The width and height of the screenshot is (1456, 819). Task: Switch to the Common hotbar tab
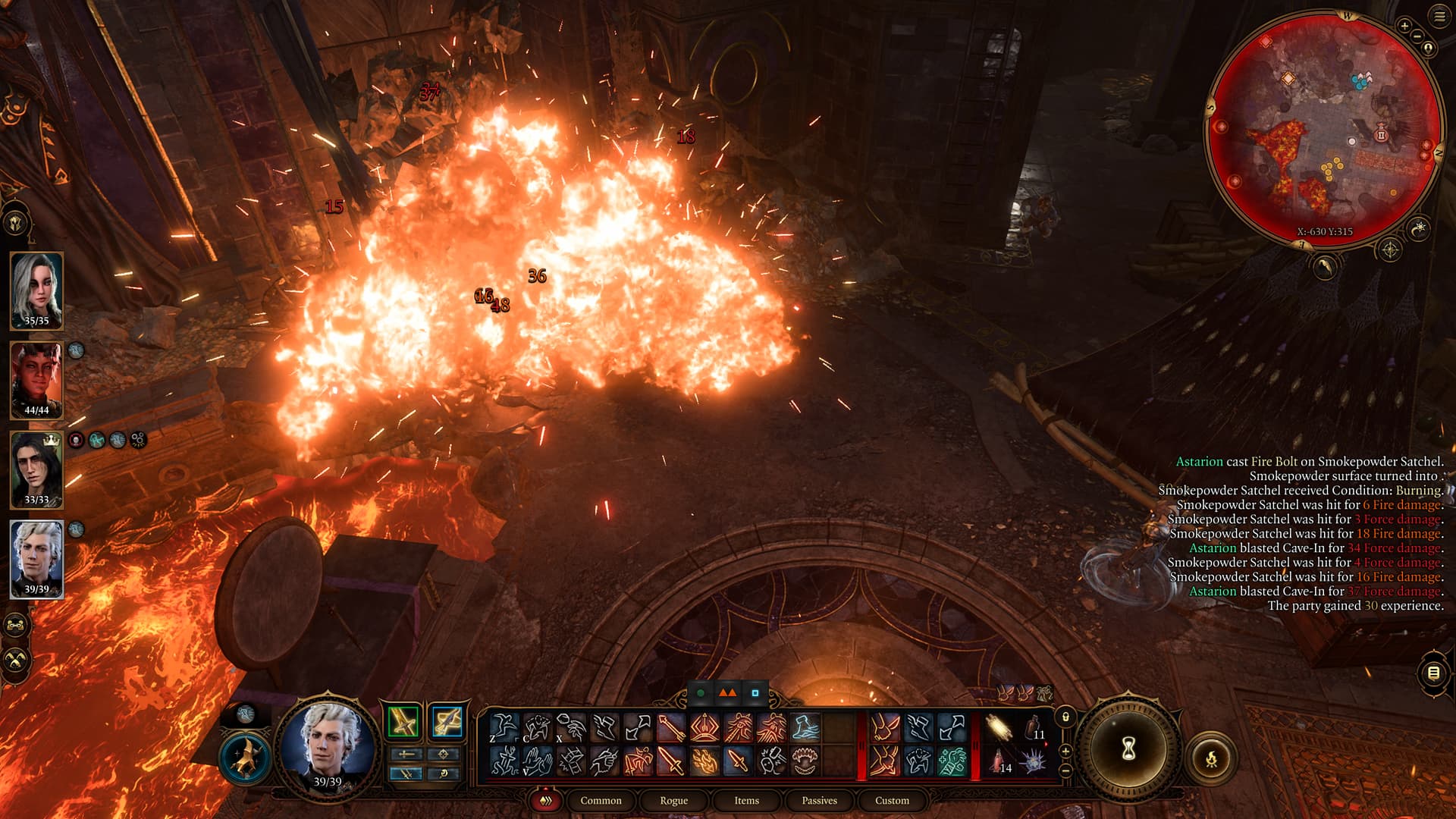click(601, 800)
